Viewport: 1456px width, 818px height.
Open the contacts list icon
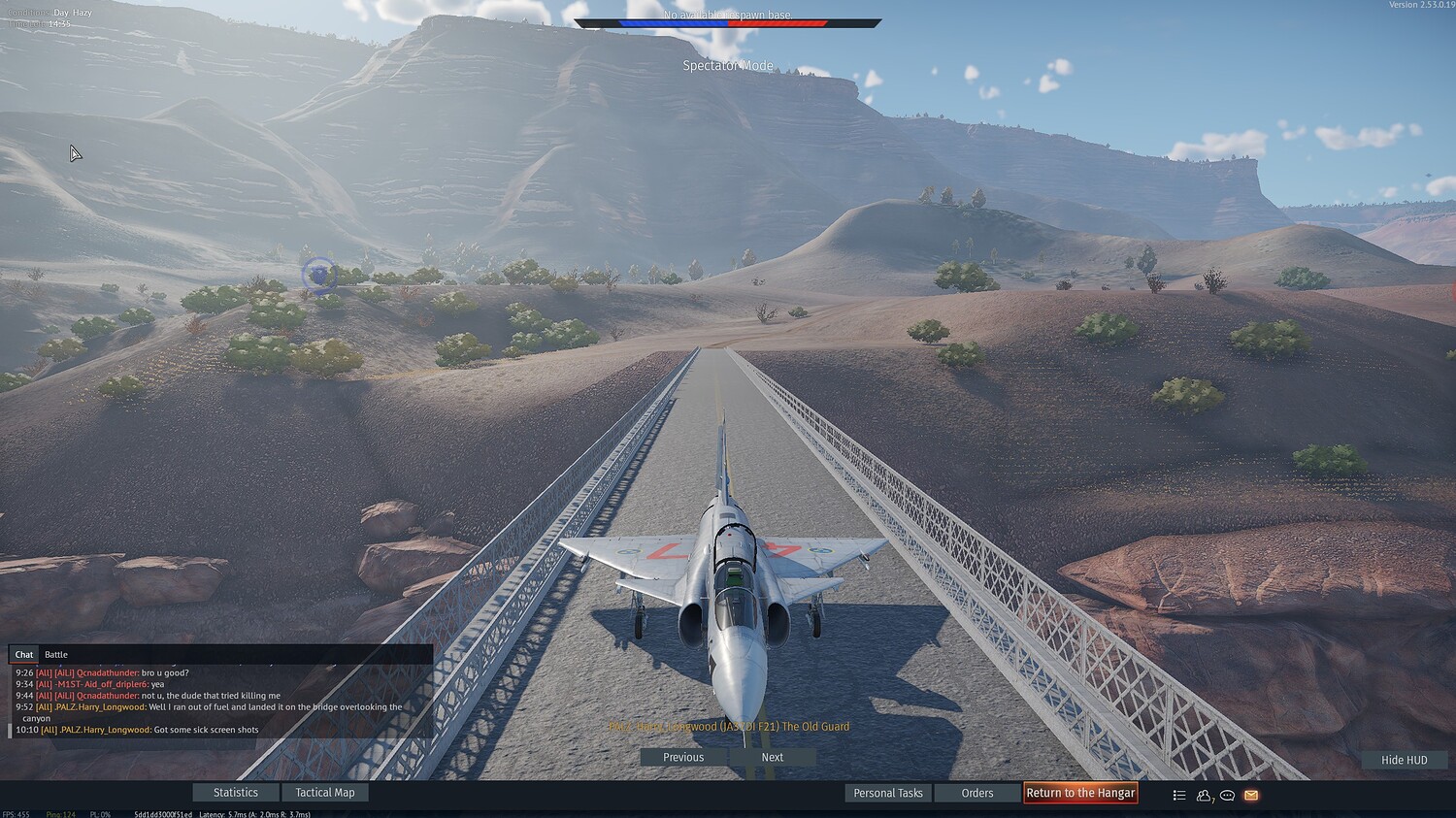(1204, 795)
